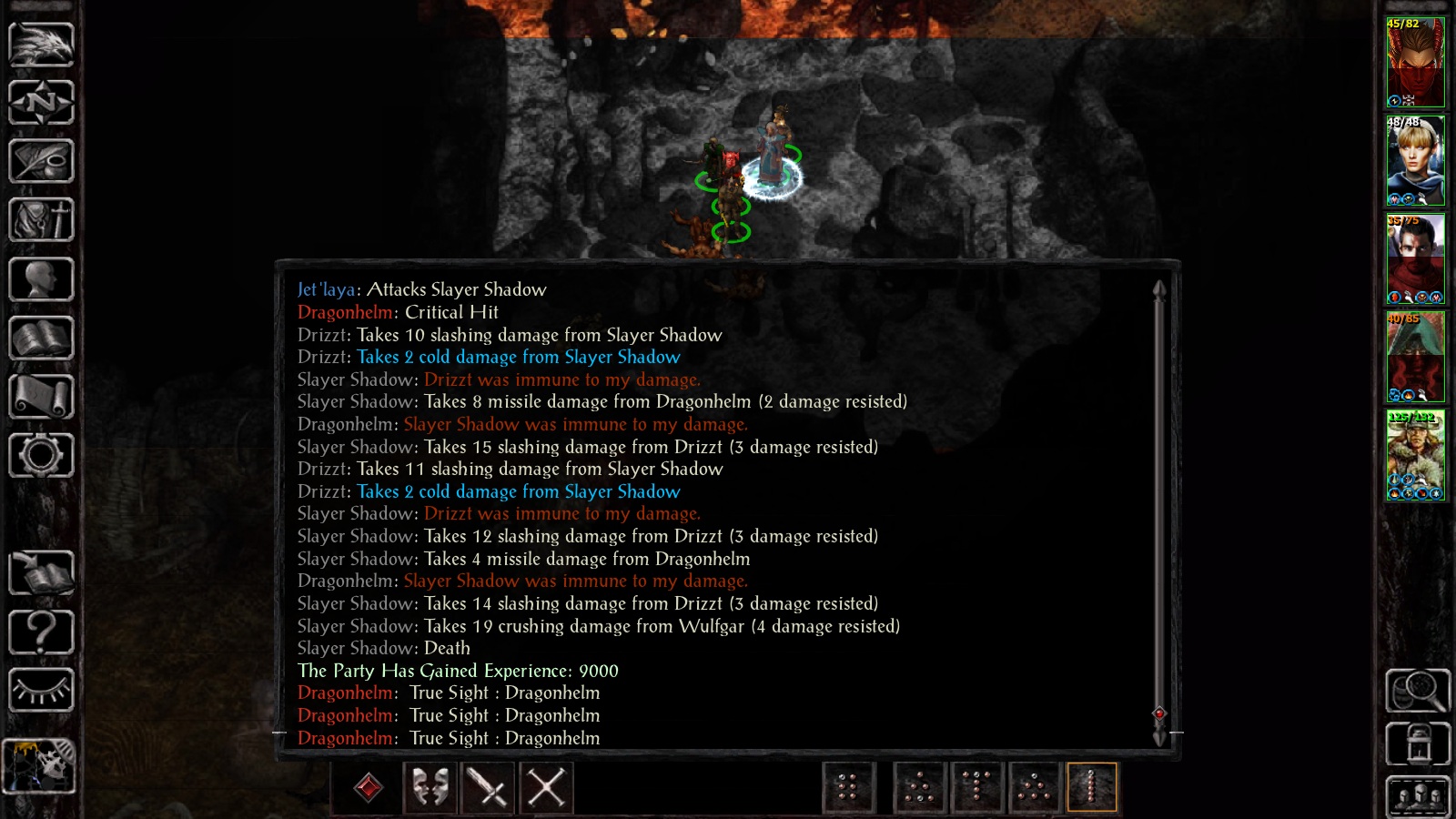Choose the two masks talk button
1456x819 pixels.
pos(430,787)
